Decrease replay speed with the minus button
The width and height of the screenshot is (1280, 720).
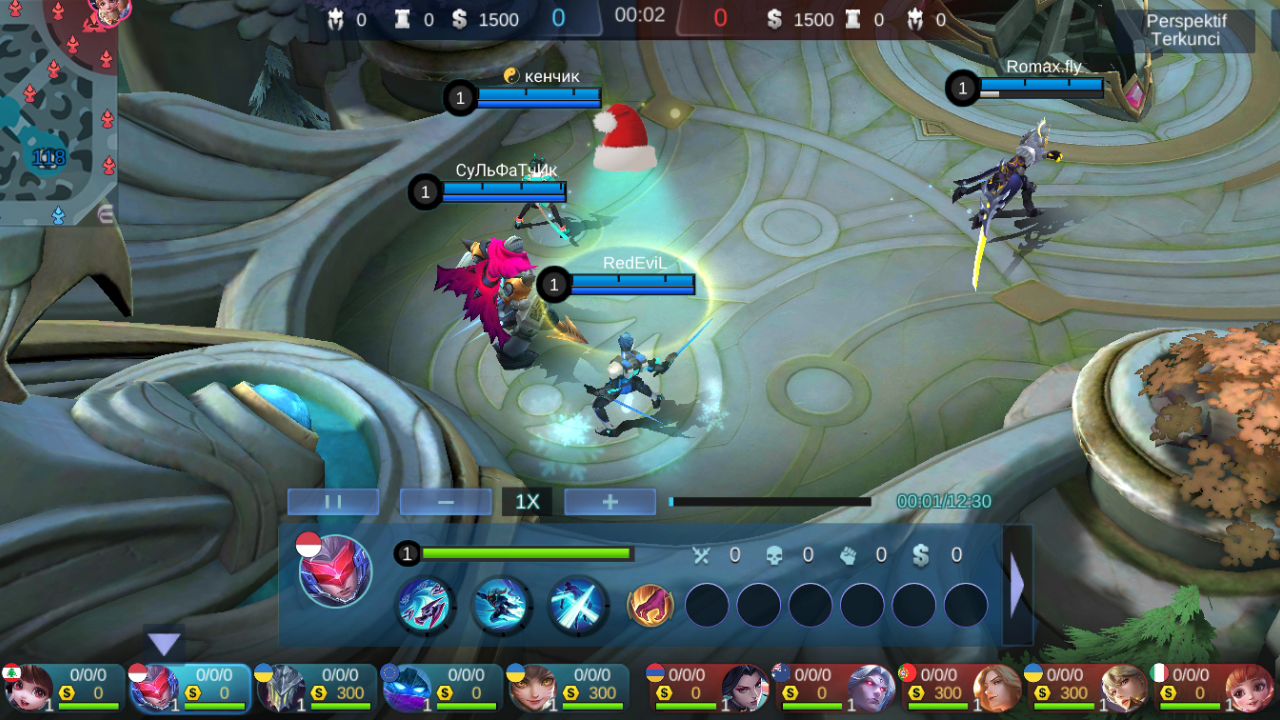446,502
